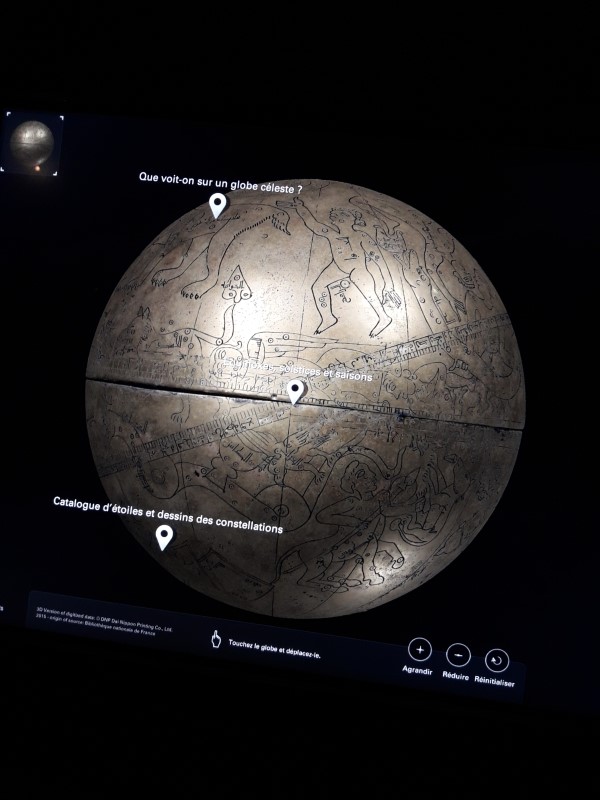The width and height of the screenshot is (600, 800).
Task: Click the globe overview thumbnail
Action: tap(32, 145)
